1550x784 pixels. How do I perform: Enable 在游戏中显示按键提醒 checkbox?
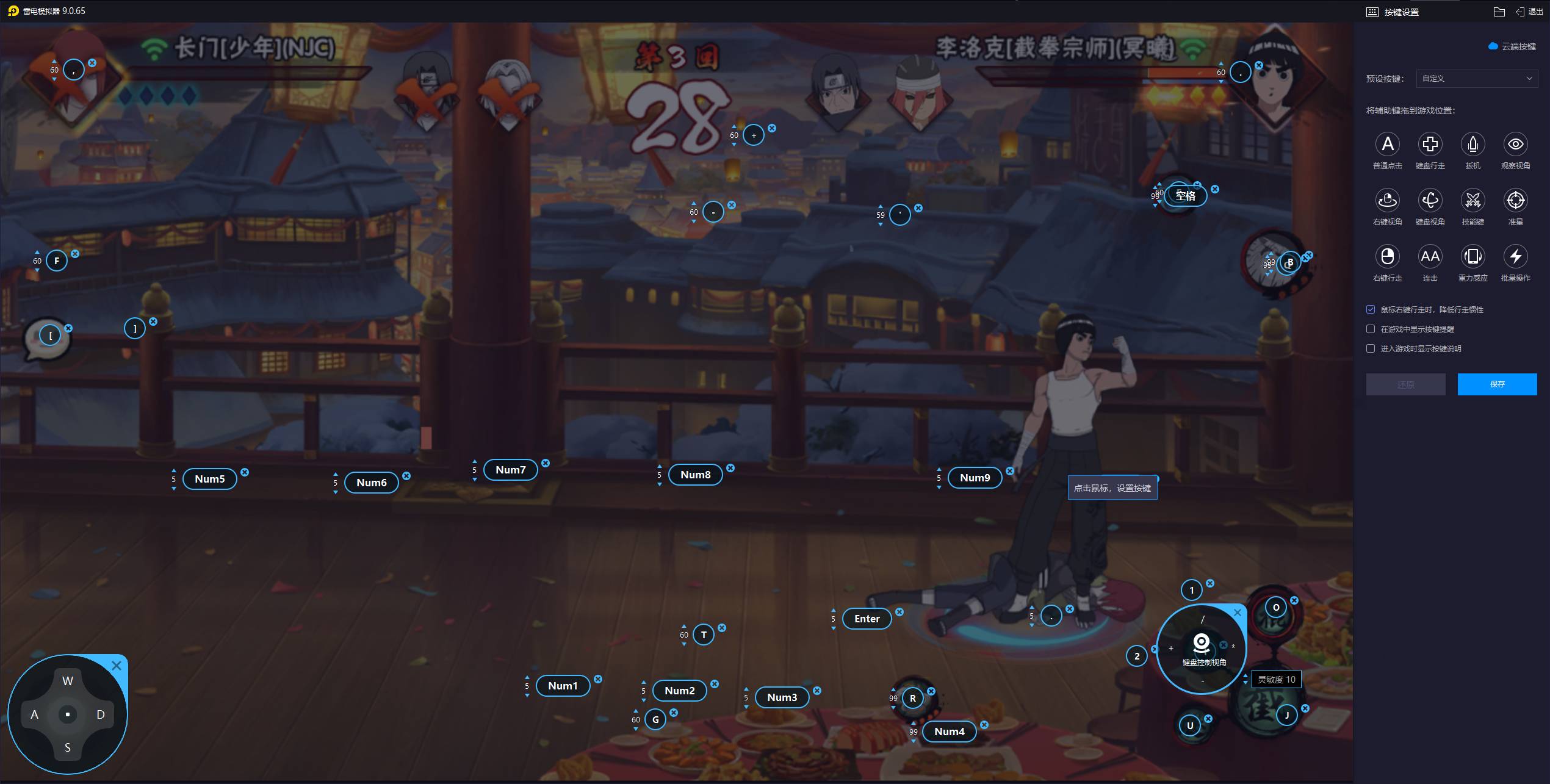tap(1371, 329)
